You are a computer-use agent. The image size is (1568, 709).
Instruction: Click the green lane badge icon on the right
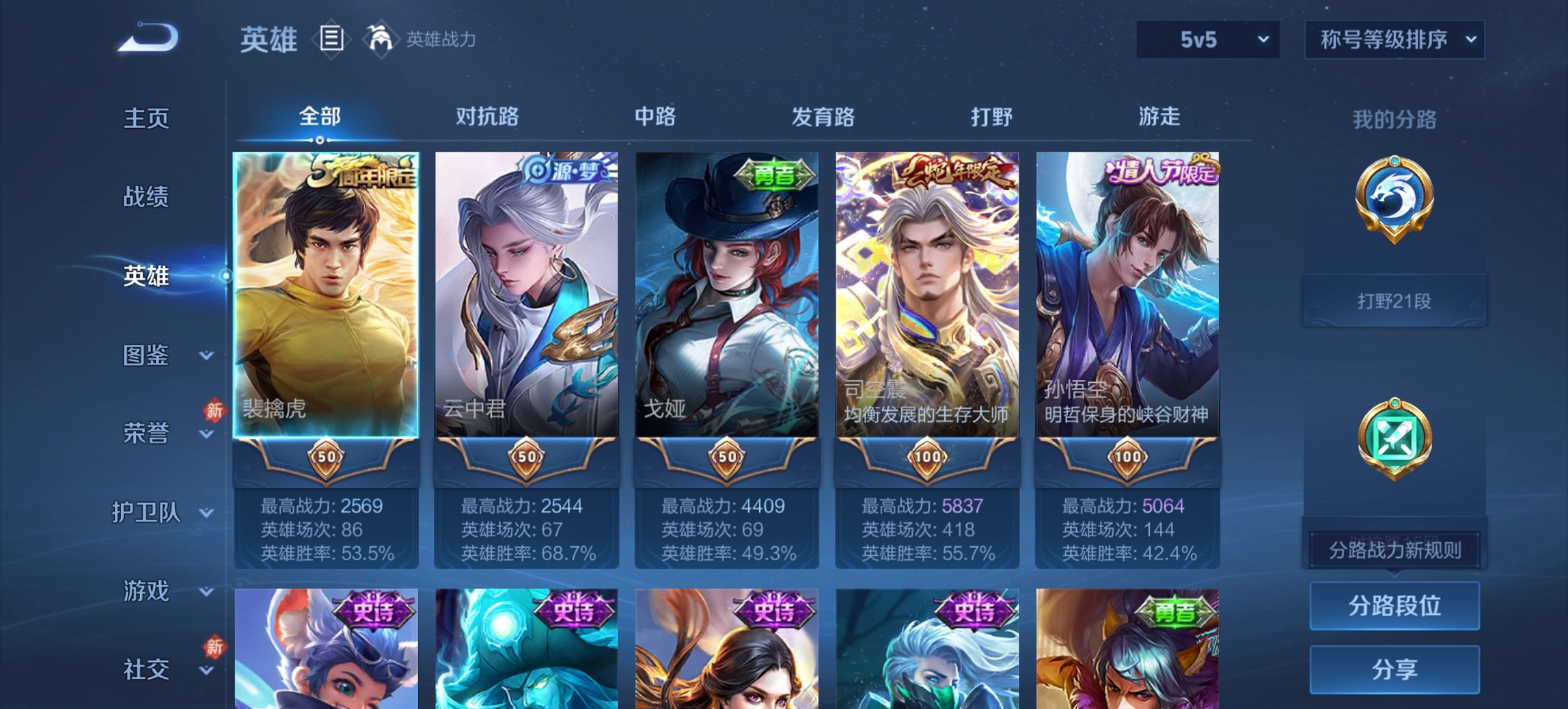click(1394, 438)
